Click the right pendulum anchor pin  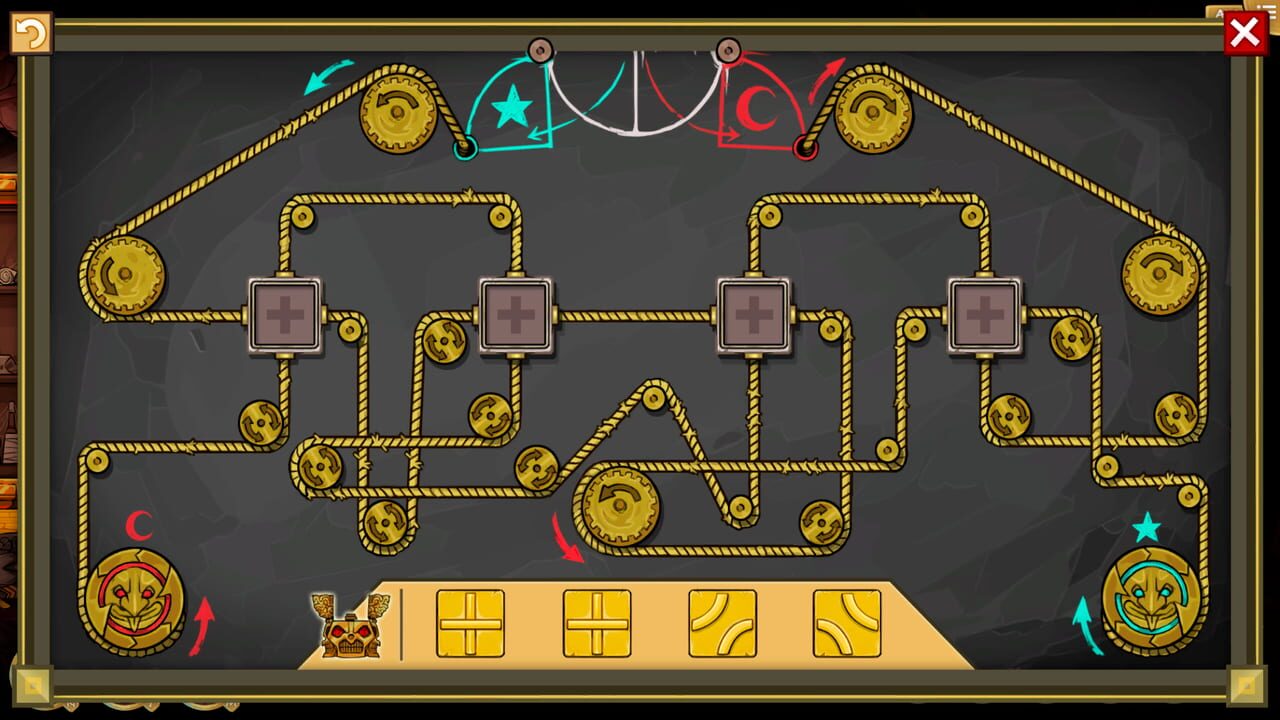point(729,48)
